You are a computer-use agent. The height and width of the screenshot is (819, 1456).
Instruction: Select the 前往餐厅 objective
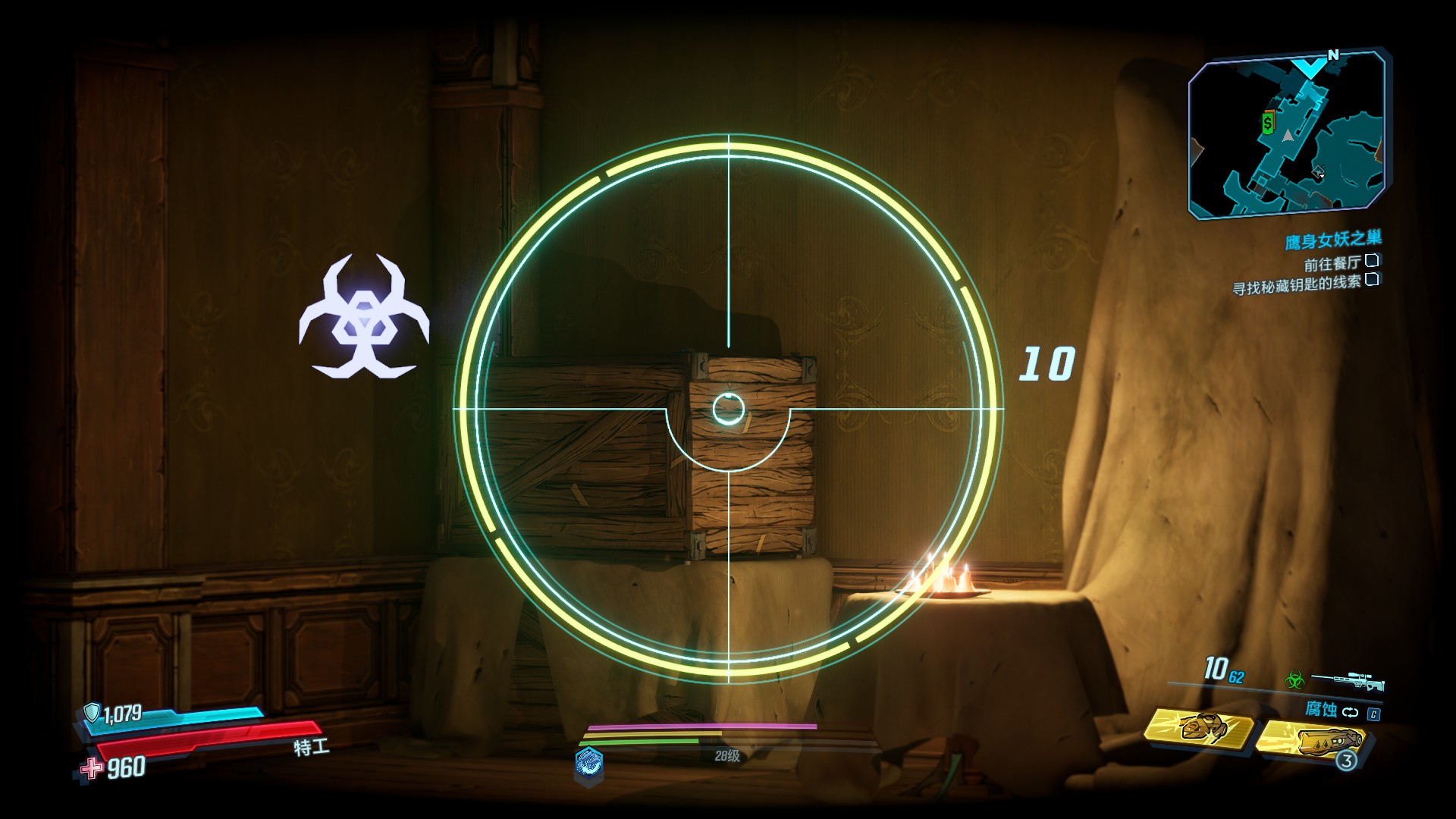(x=1332, y=263)
